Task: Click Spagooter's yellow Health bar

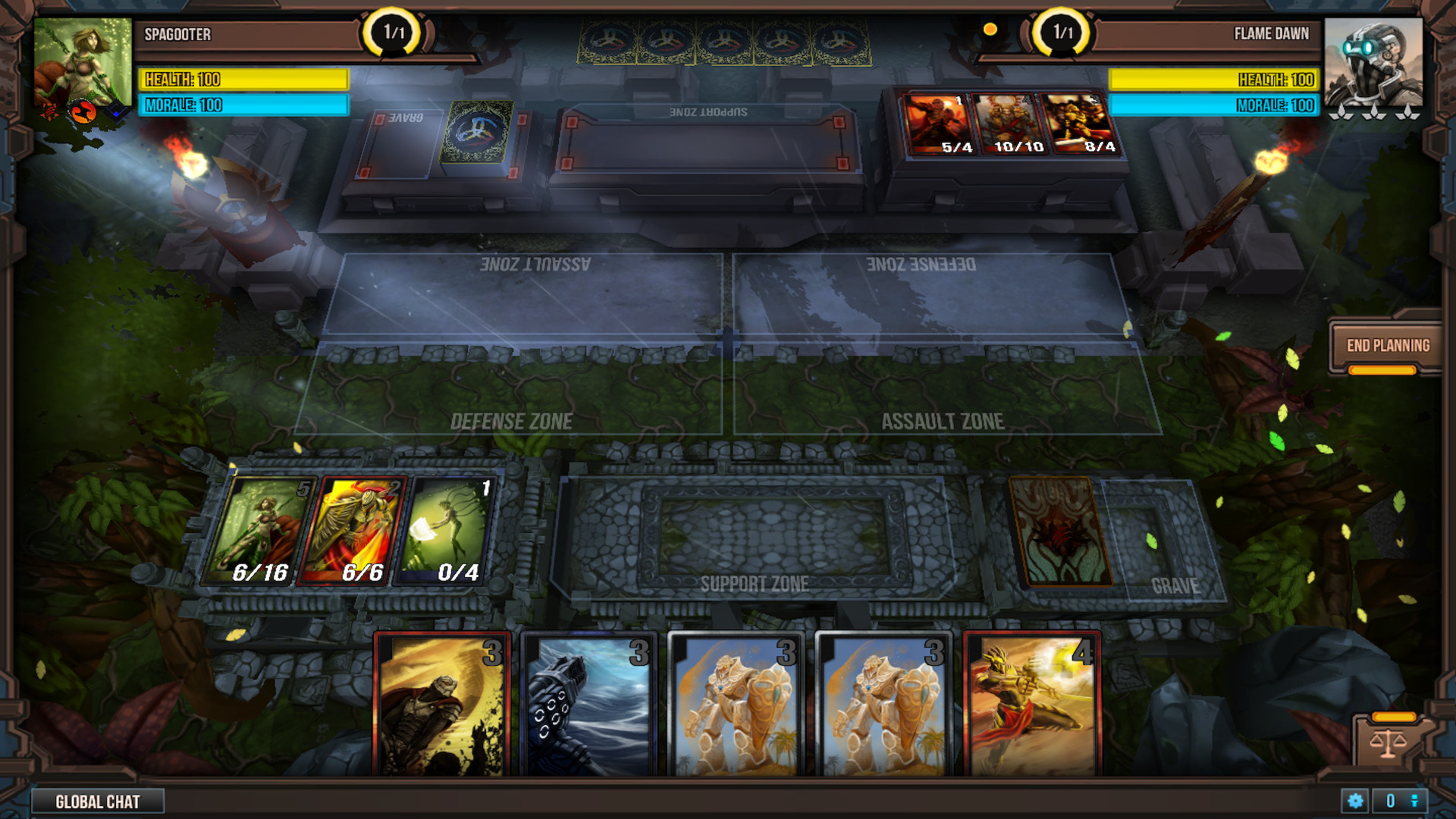Action: point(243,80)
